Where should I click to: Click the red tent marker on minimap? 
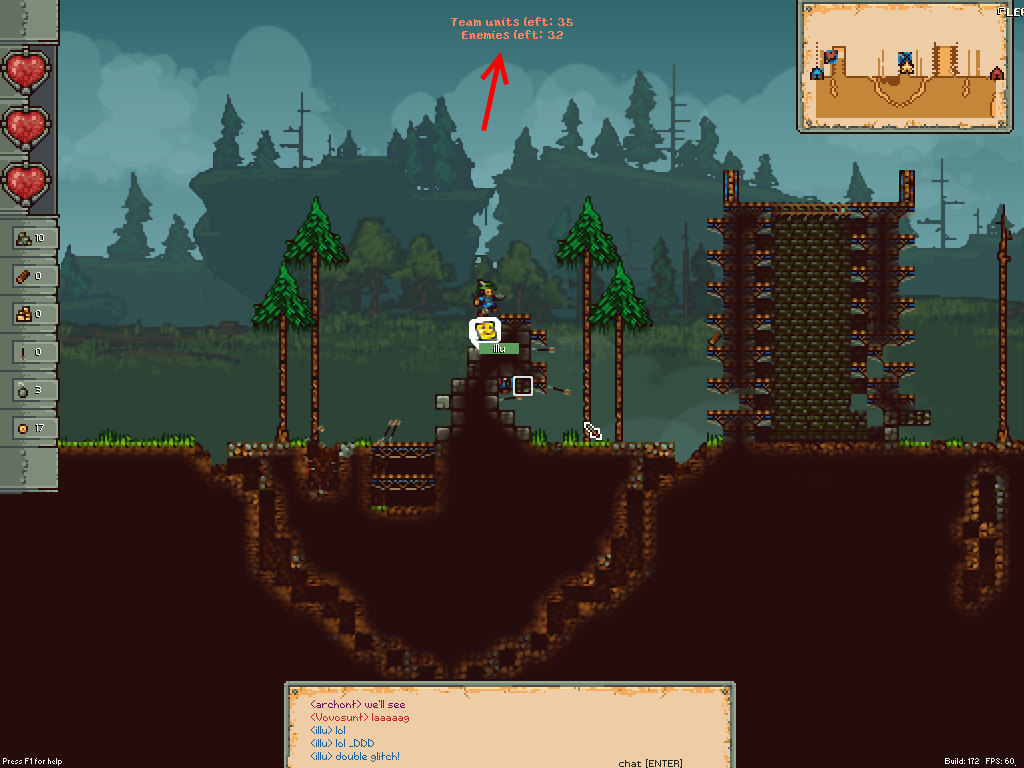pyautogui.click(x=996, y=73)
